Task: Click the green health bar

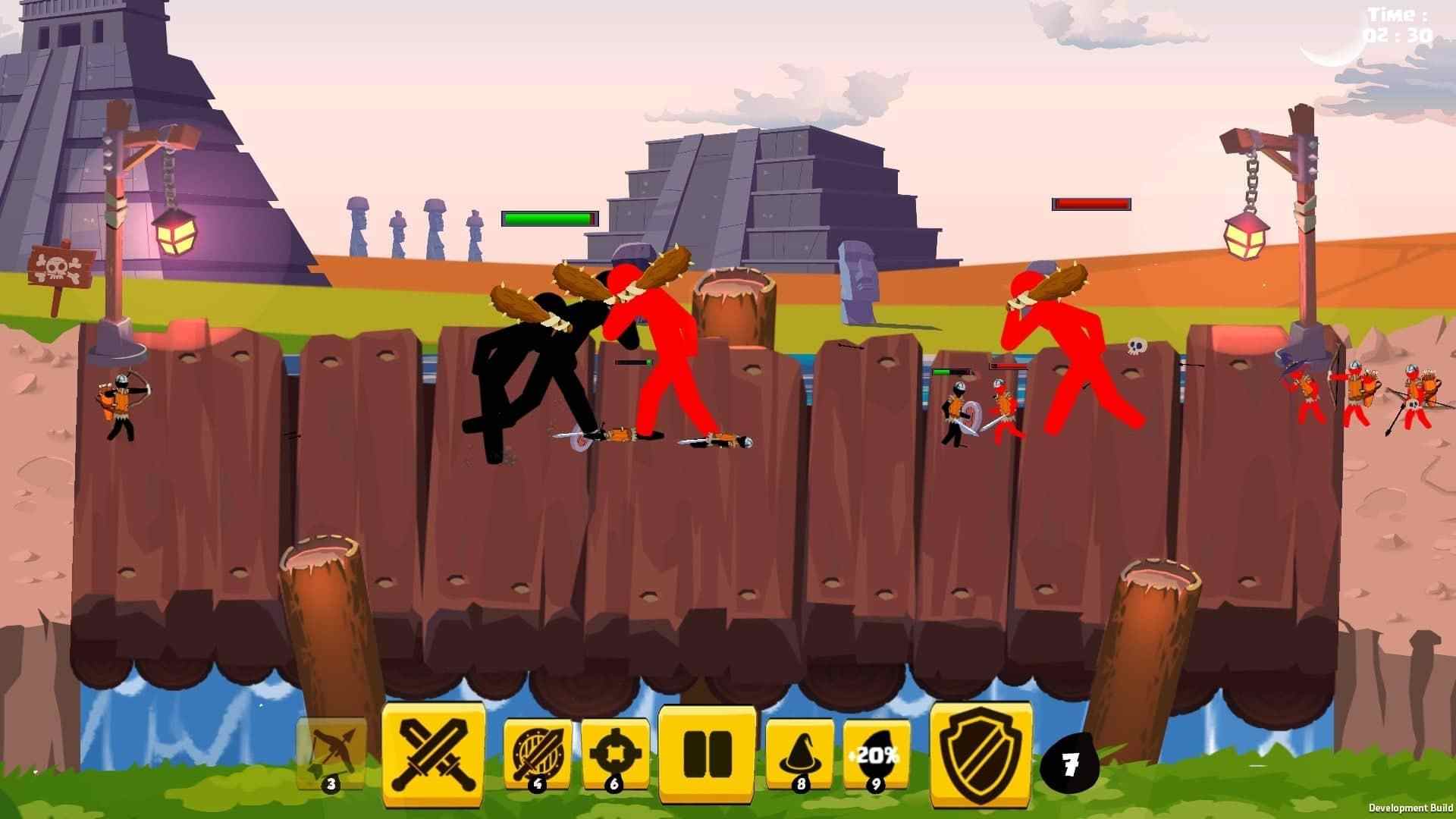Action: click(548, 218)
